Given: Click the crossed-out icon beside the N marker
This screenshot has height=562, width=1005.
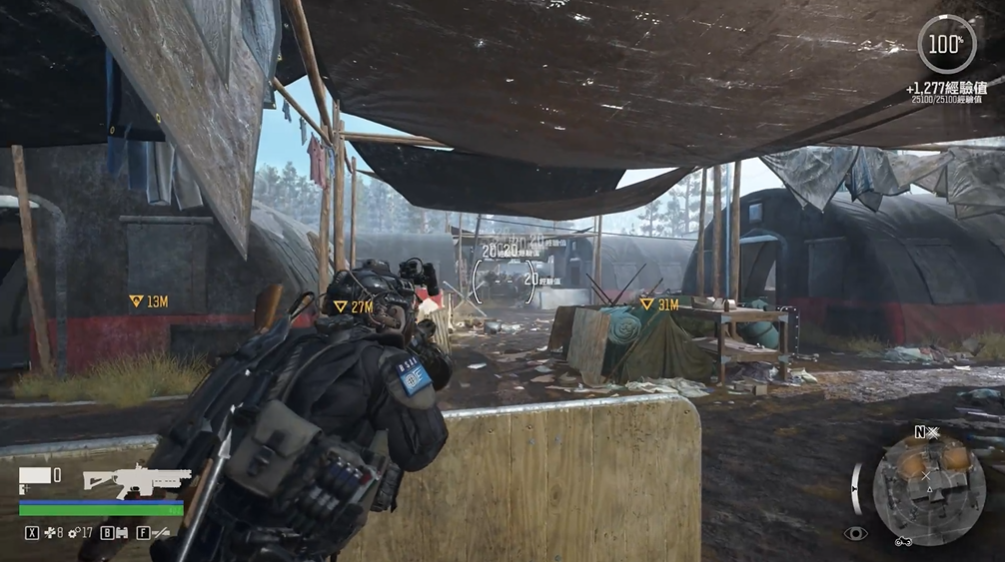Looking at the screenshot, I should 933,432.
